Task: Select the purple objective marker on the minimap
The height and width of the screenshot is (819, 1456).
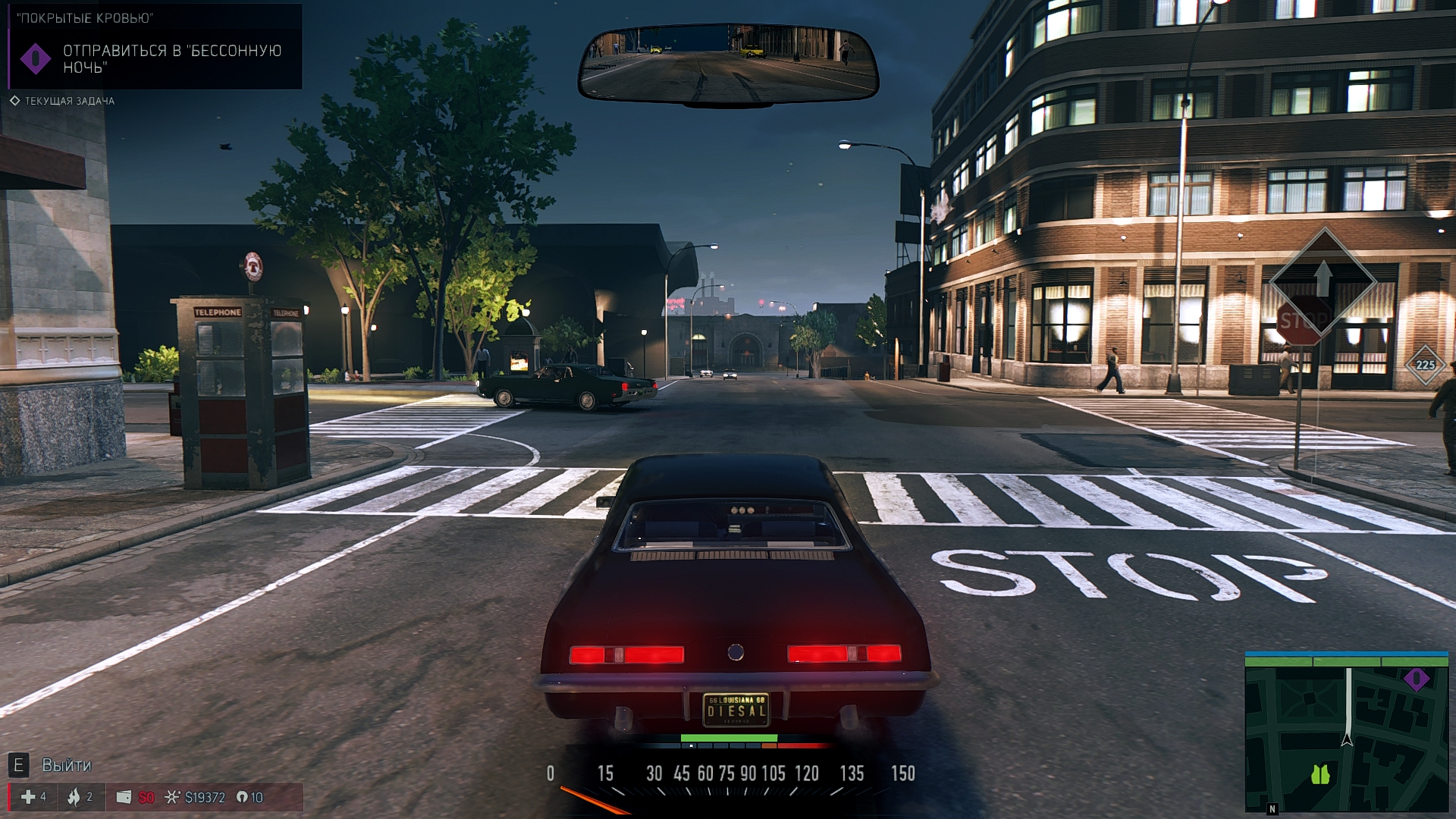Action: [x=1416, y=679]
